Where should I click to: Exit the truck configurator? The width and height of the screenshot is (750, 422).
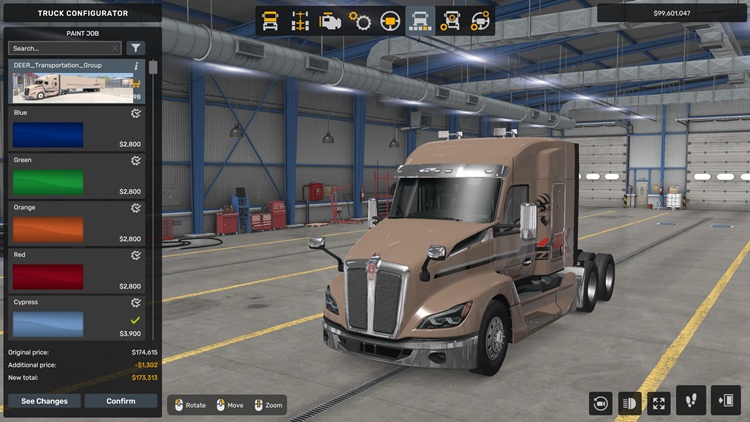click(x=725, y=401)
